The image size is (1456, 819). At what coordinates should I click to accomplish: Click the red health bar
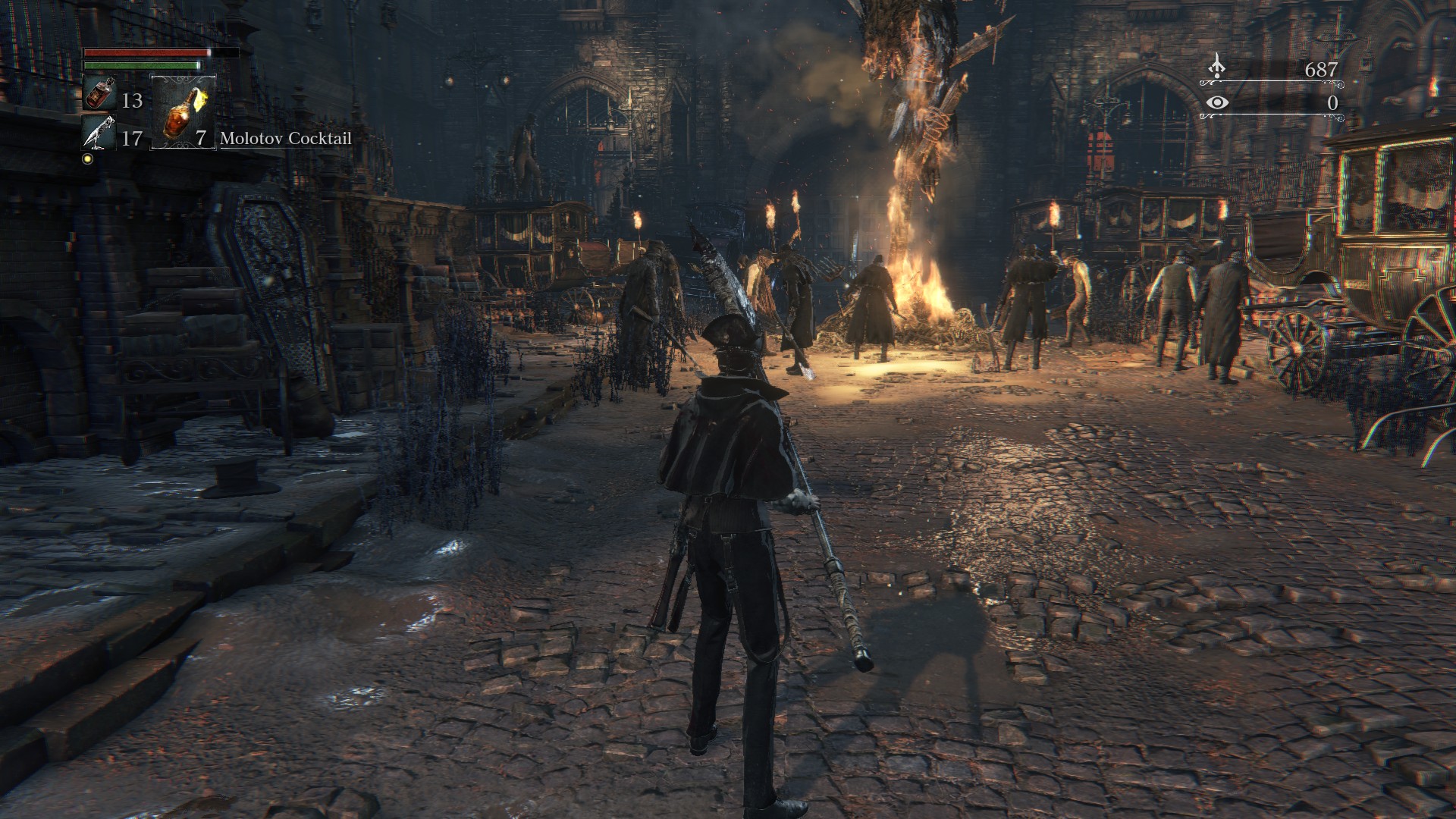click(144, 52)
